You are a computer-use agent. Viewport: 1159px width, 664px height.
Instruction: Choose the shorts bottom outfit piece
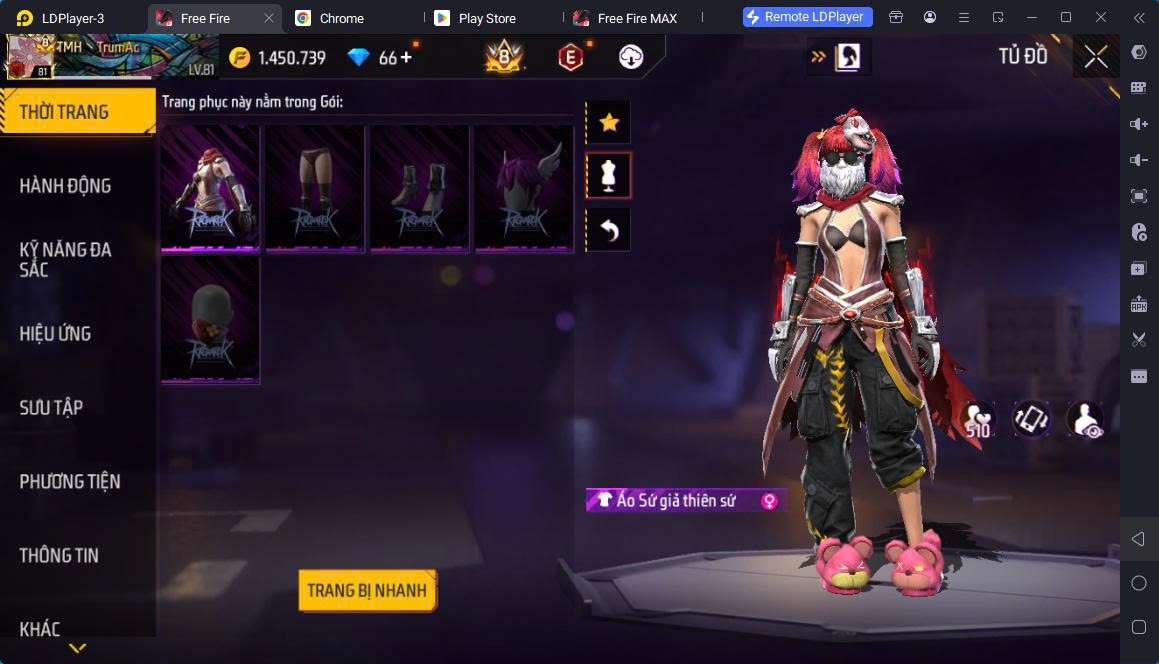click(315, 187)
